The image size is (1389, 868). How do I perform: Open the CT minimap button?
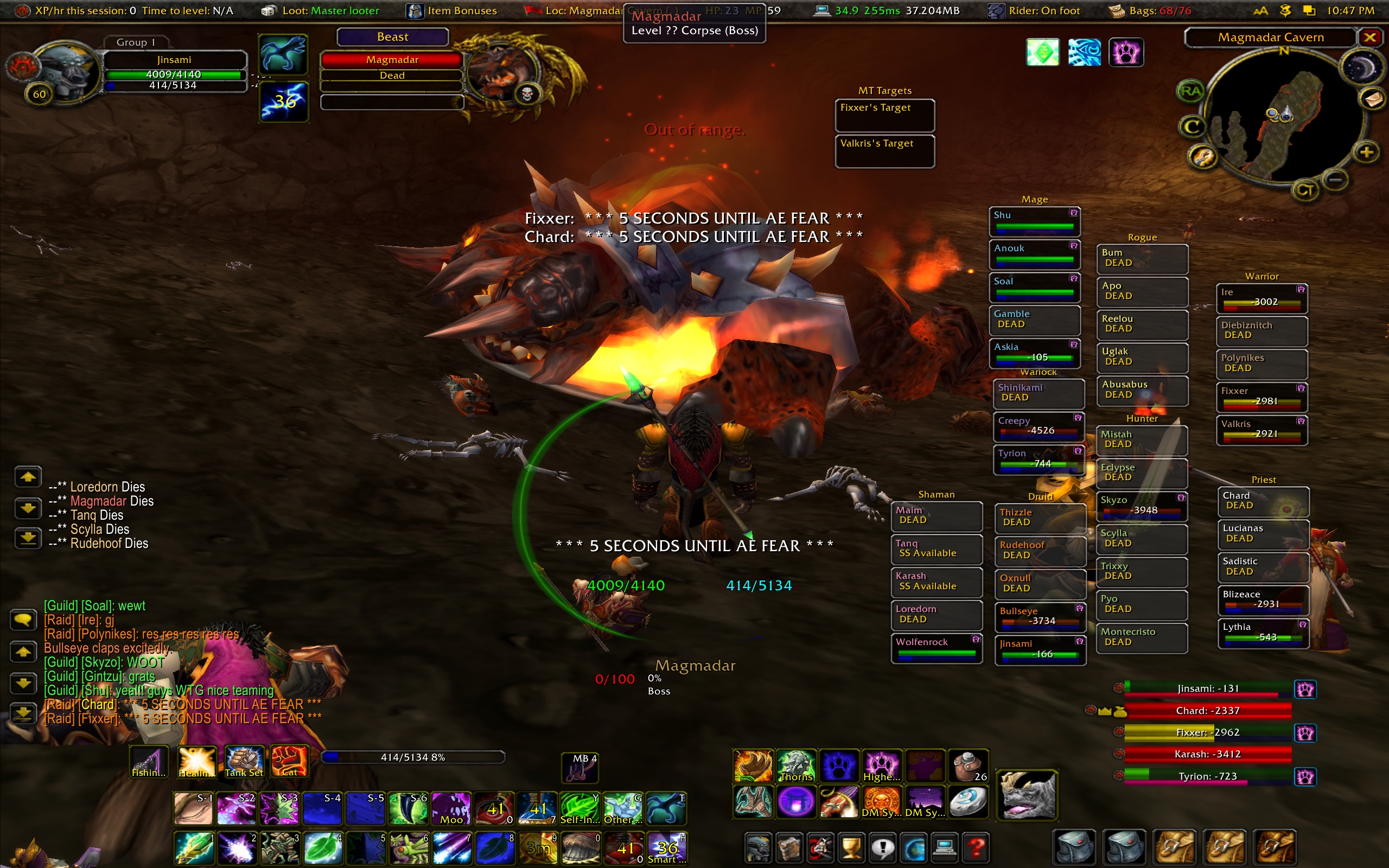point(1305,190)
